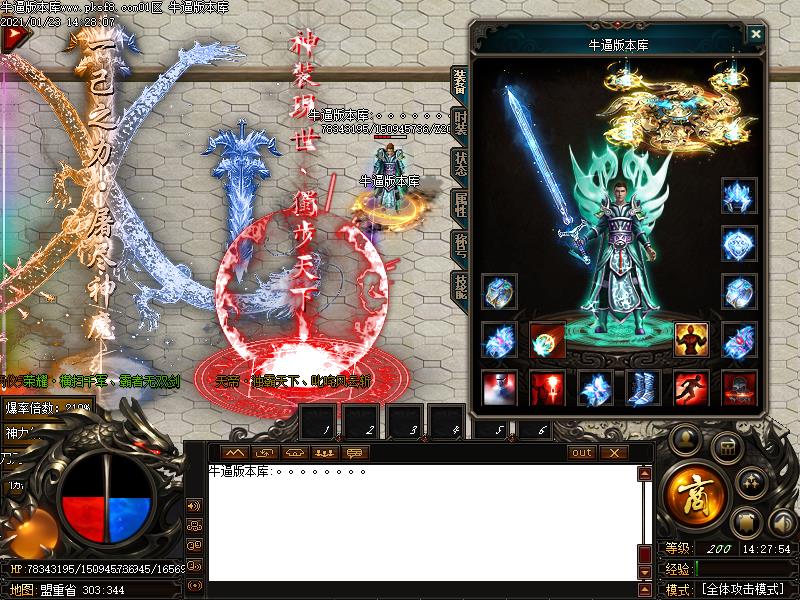The width and height of the screenshot is (800, 600).
Task: Open the 状态 status tab
Action: click(460, 163)
